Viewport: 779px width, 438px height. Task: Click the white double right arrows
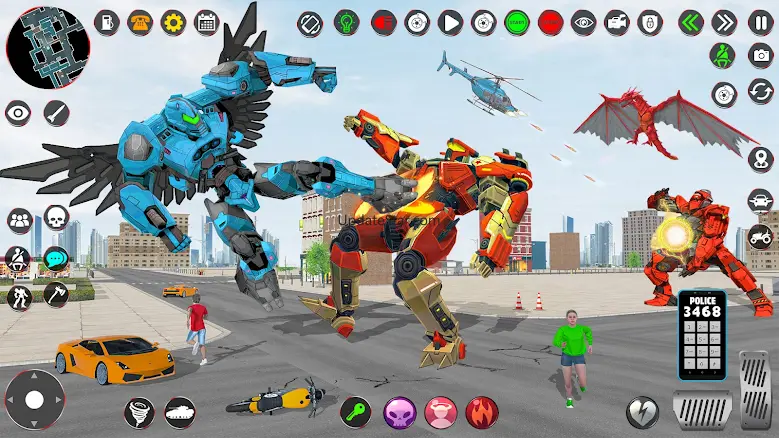724,21
